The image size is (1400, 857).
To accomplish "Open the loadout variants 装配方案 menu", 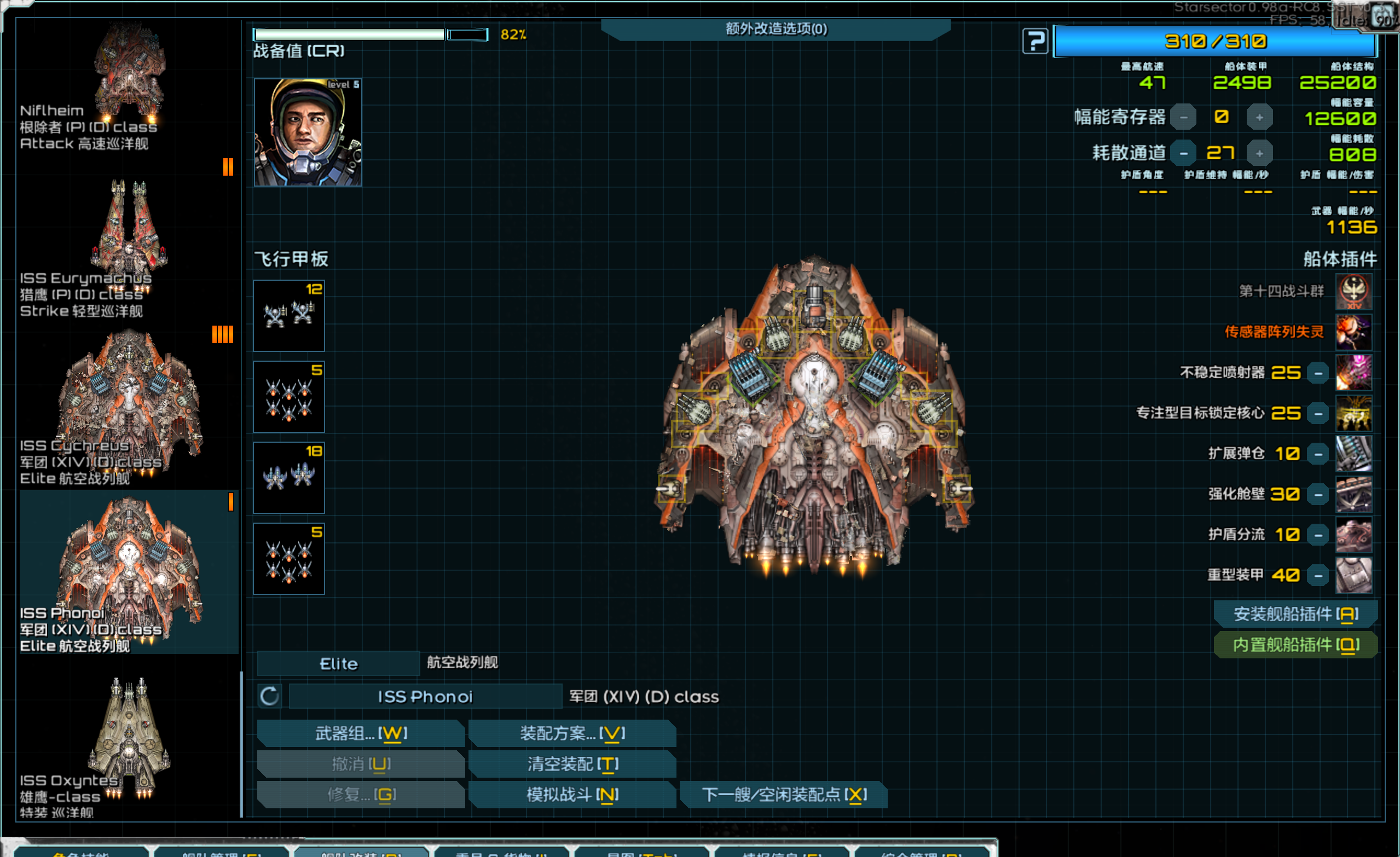I will [572, 733].
